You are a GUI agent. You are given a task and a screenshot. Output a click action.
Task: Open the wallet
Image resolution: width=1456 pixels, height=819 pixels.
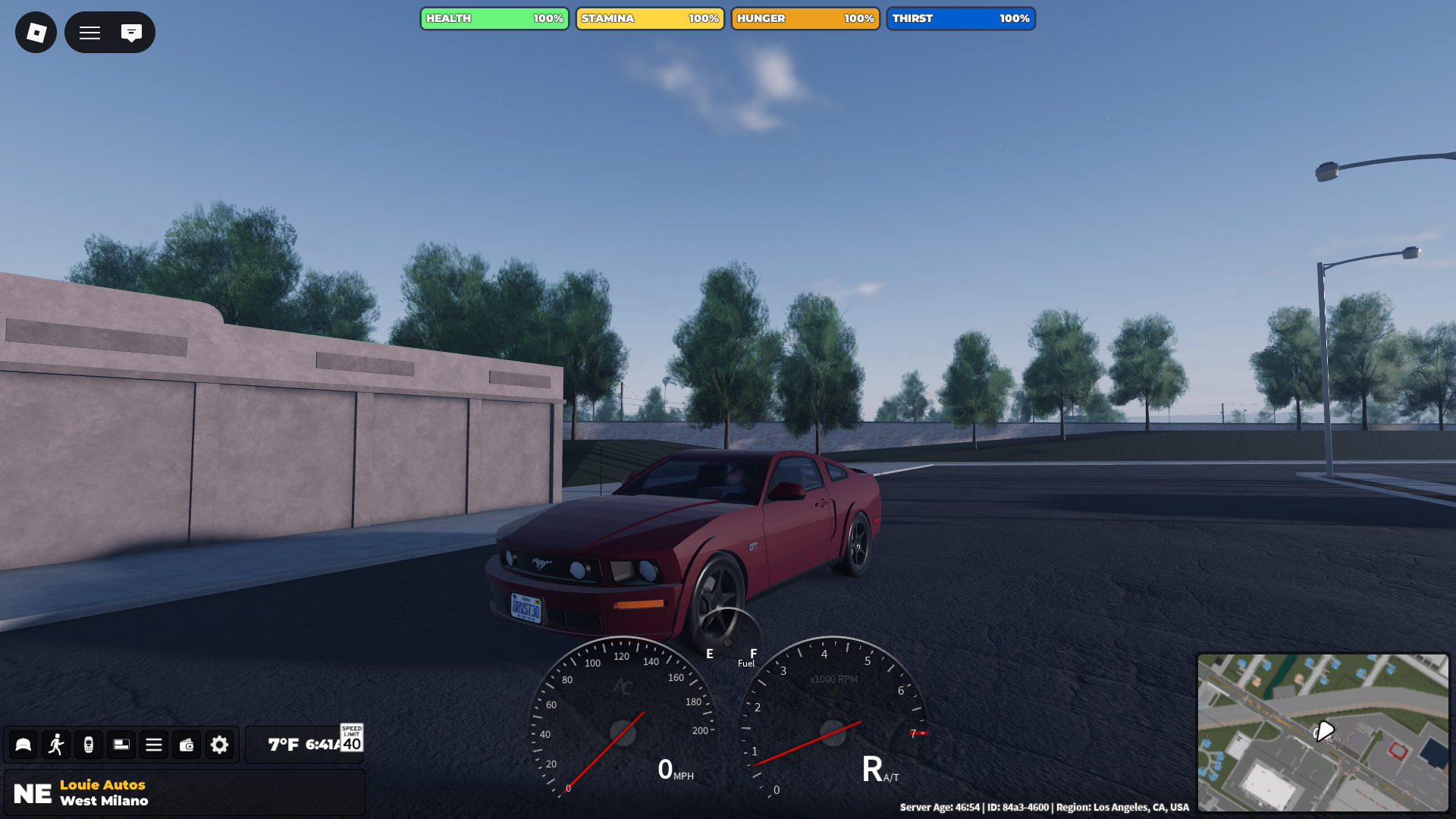[187, 745]
